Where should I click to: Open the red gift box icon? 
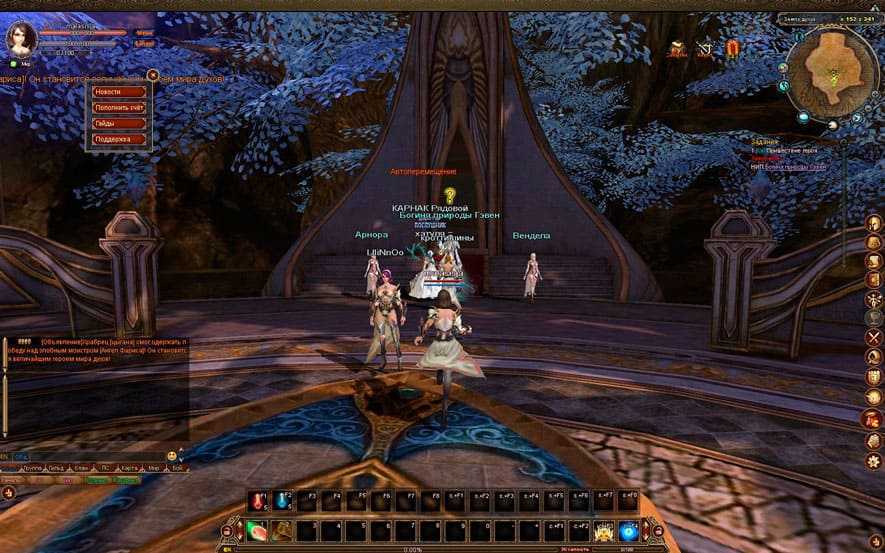[733, 48]
